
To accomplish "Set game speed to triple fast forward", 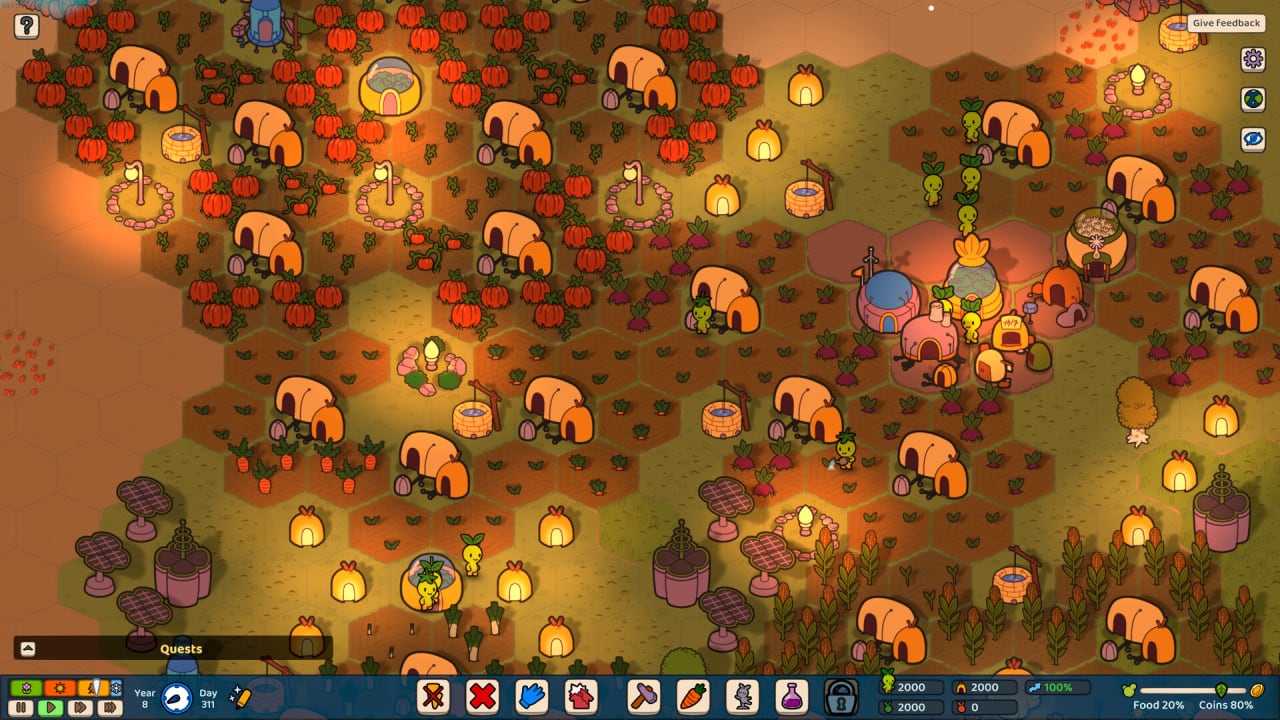I will (110, 708).
